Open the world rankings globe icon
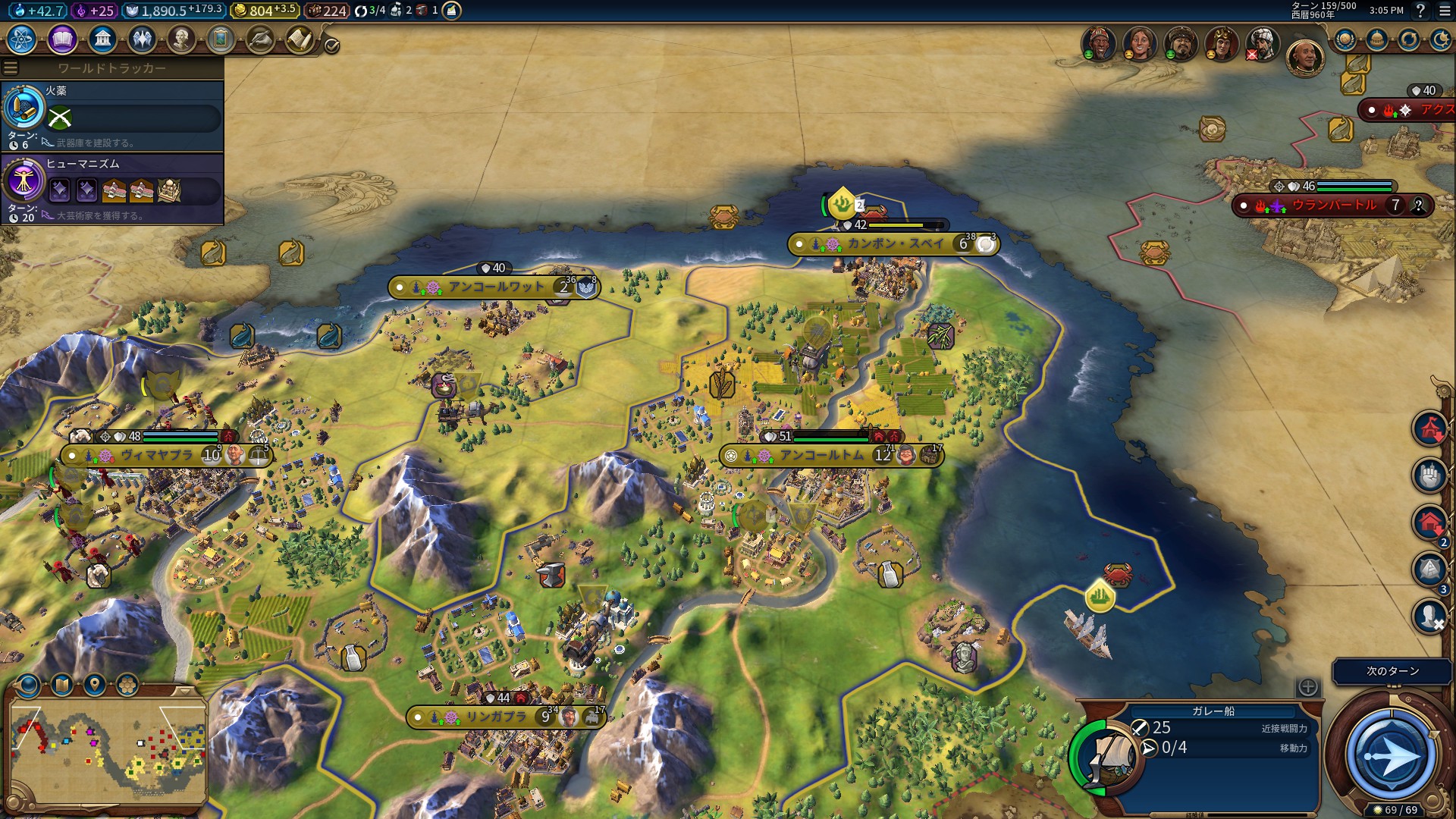1456x819 pixels. pyautogui.click(x=1345, y=39)
